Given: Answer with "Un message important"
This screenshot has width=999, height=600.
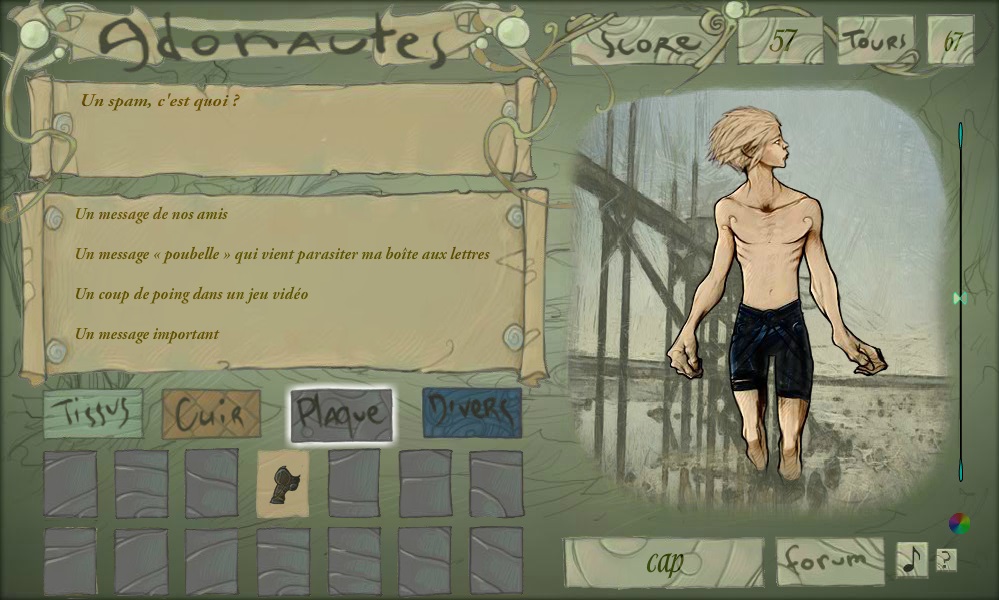Looking at the screenshot, I should pyautogui.click(x=147, y=334).
